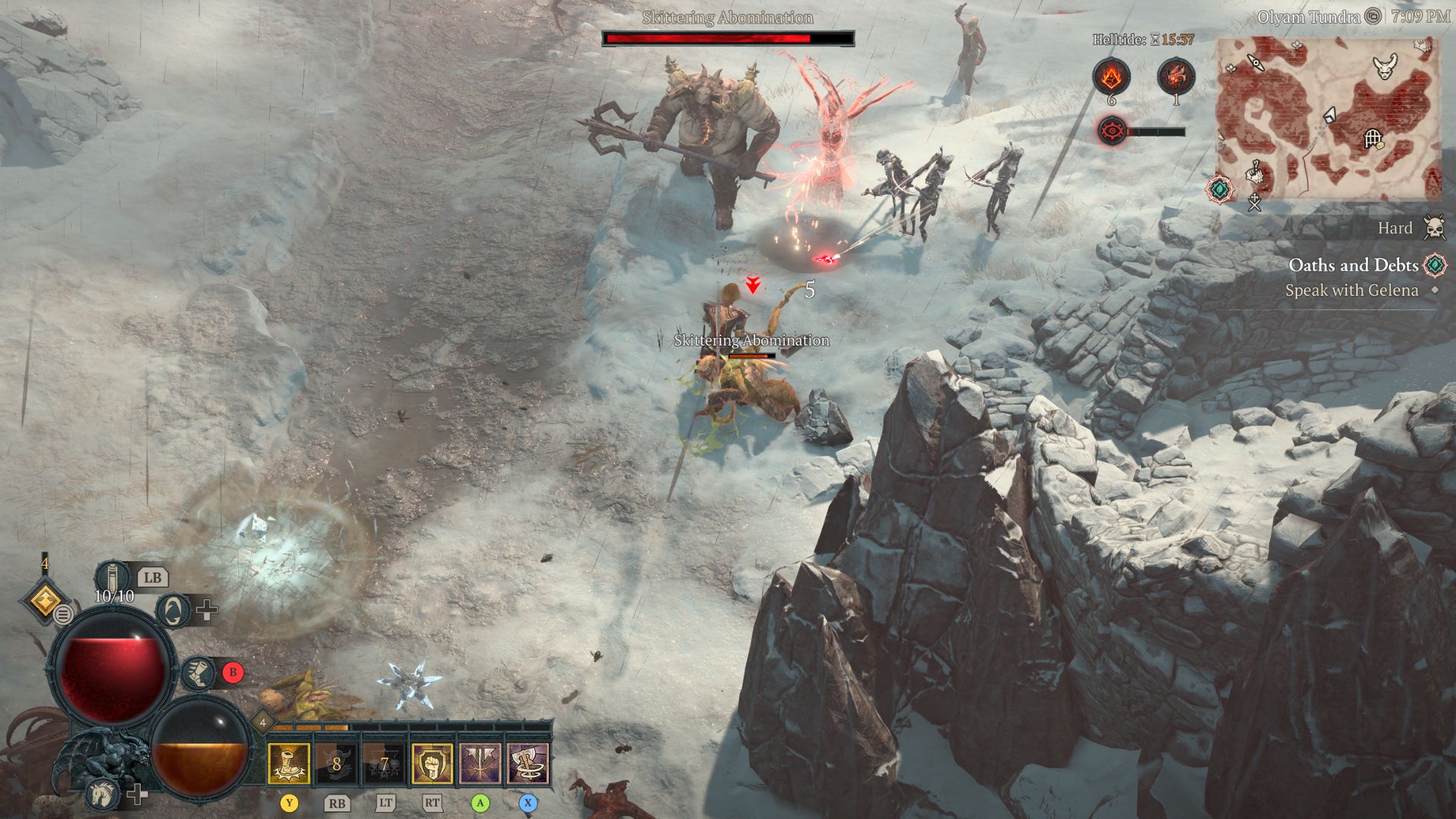Click the teal quest marker beside the minimap
The height and width of the screenshot is (819, 1456).
tap(1219, 189)
